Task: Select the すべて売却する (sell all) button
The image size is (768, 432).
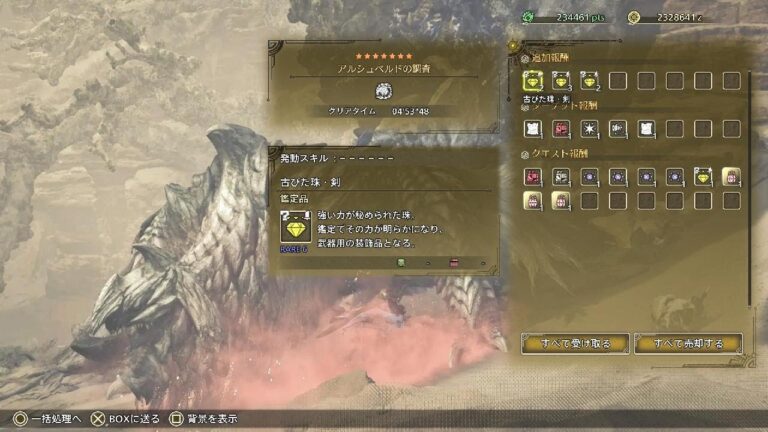Action: click(x=688, y=343)
